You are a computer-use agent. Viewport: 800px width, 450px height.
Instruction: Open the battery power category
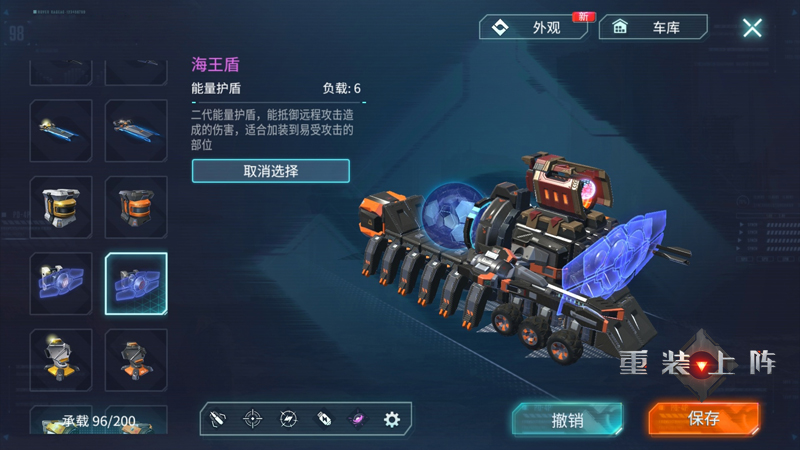(323, 419)
